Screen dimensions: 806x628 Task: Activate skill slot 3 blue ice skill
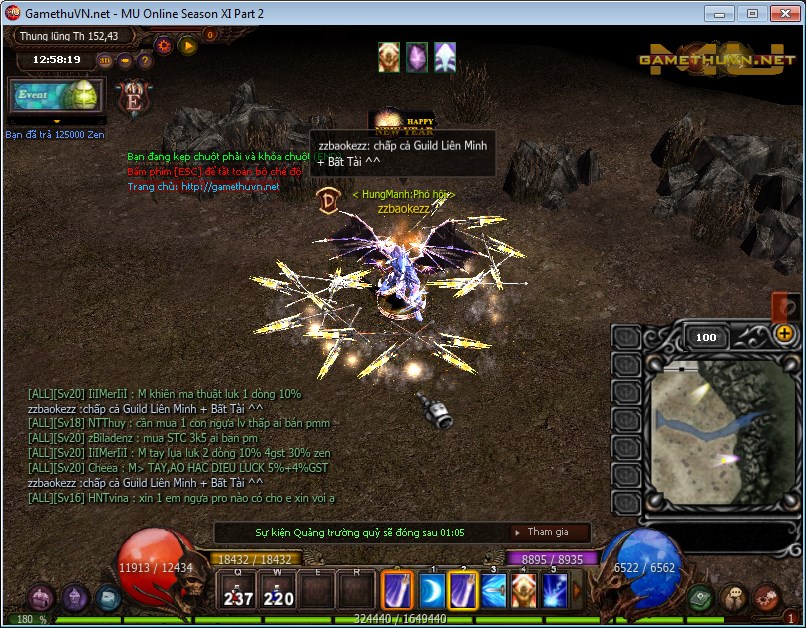pos(494,590)
